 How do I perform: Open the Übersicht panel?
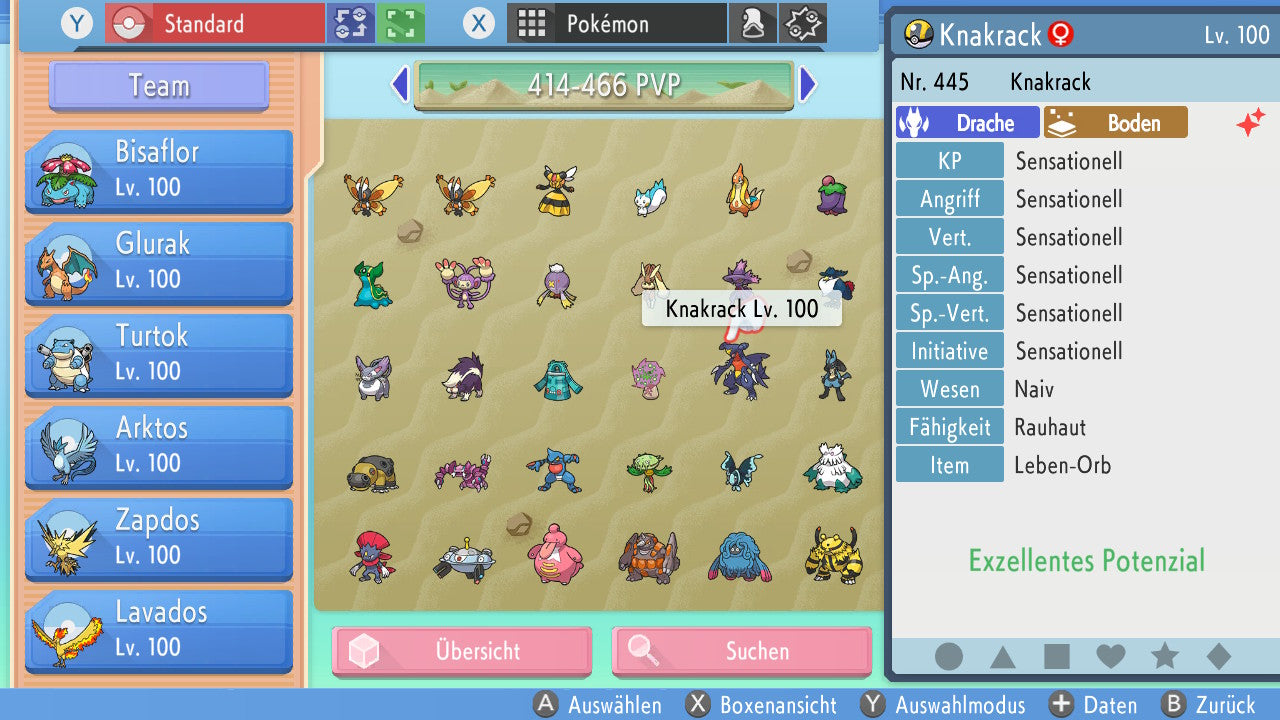461,651
